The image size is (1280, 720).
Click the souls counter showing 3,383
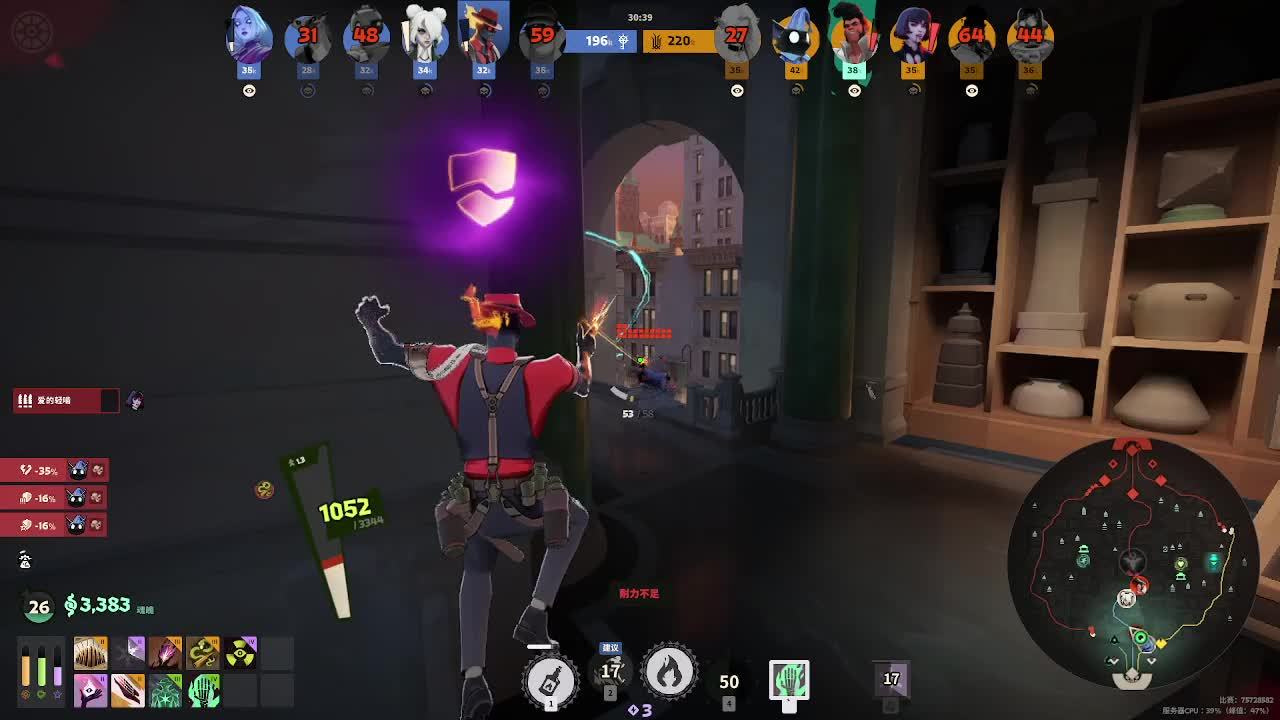pos(98,605)
